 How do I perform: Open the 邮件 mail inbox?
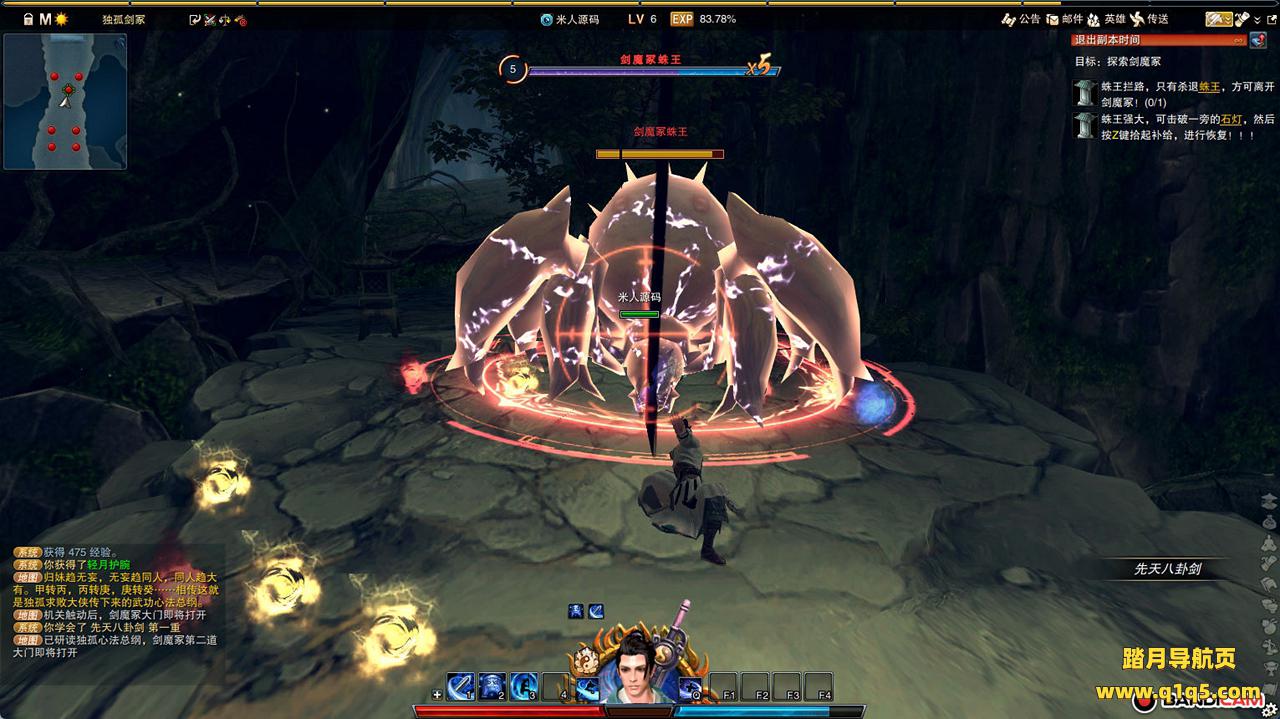(1063, 19)
